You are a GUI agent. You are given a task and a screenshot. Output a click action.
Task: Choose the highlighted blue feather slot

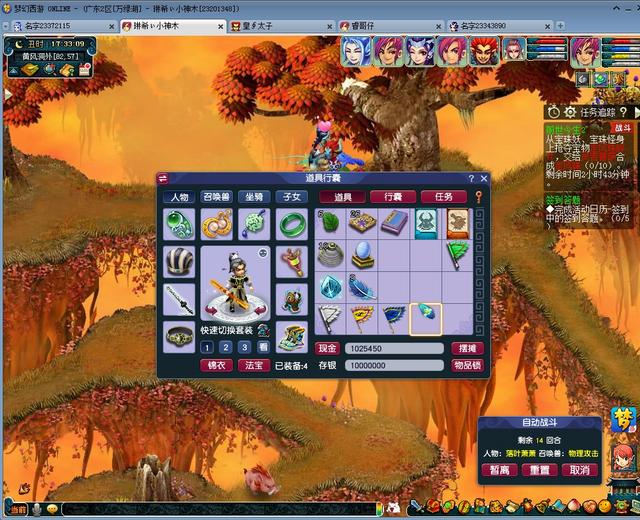pyautogui.click(x=426, y=318)
